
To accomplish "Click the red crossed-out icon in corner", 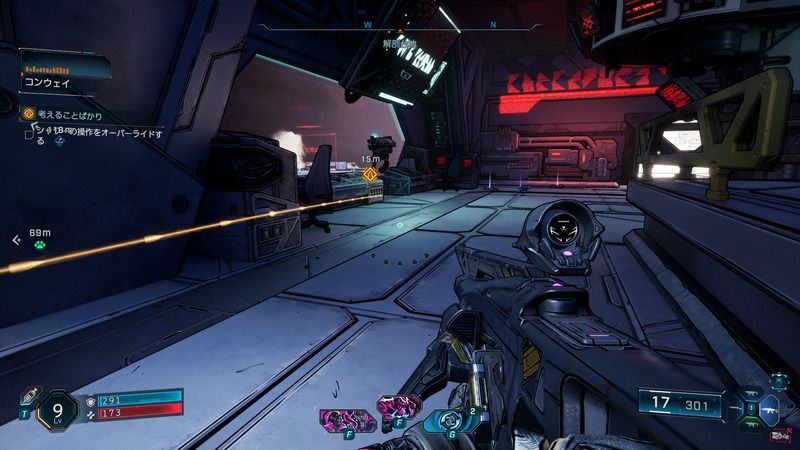I will 780,434.
